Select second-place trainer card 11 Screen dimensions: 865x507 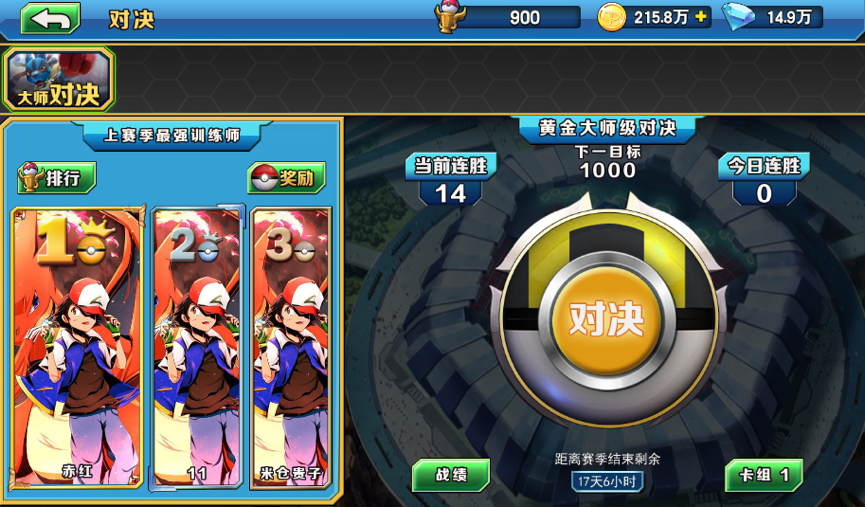point(198,347)
